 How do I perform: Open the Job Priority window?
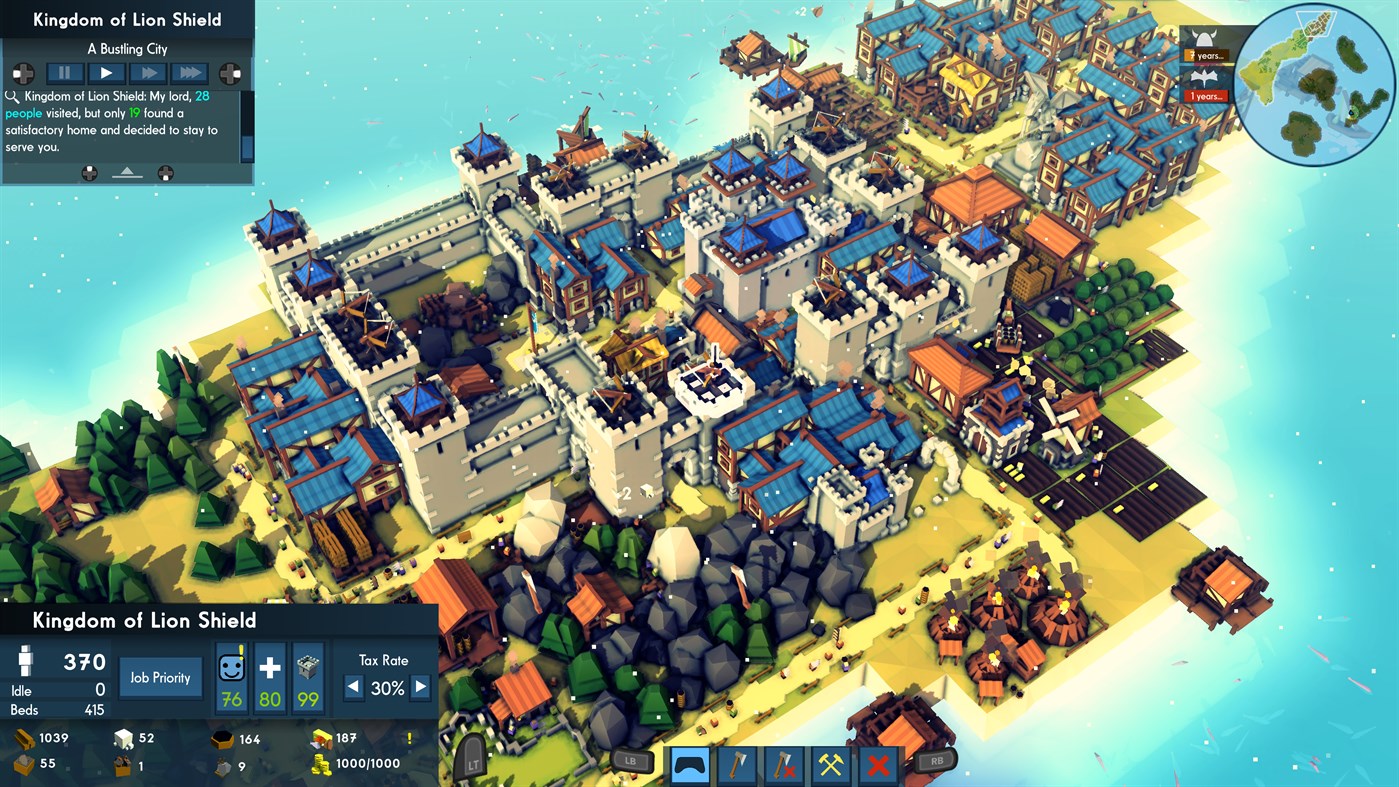tap(160, 677)
